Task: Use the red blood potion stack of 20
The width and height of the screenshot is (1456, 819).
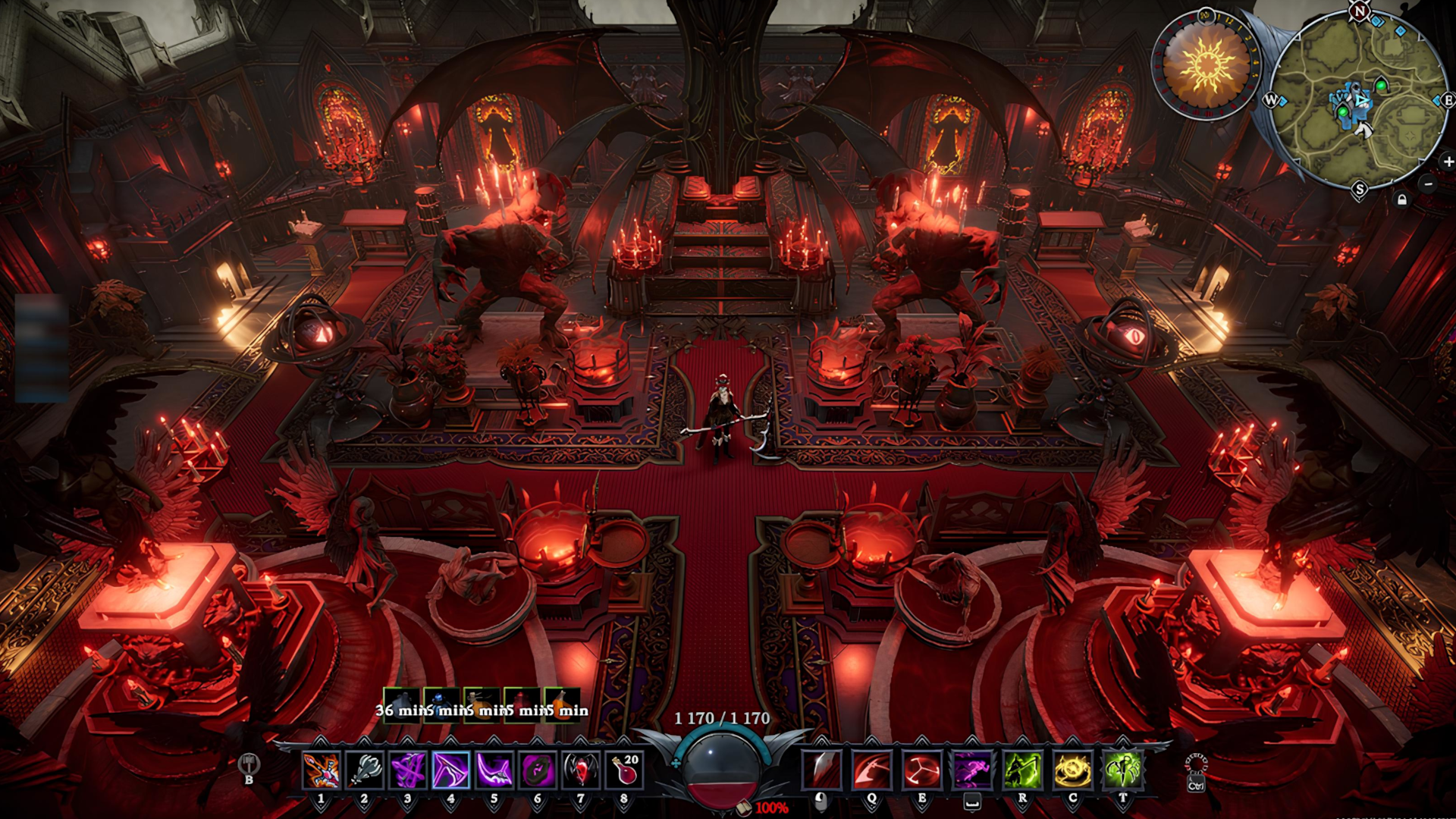Action: [624, 770]
